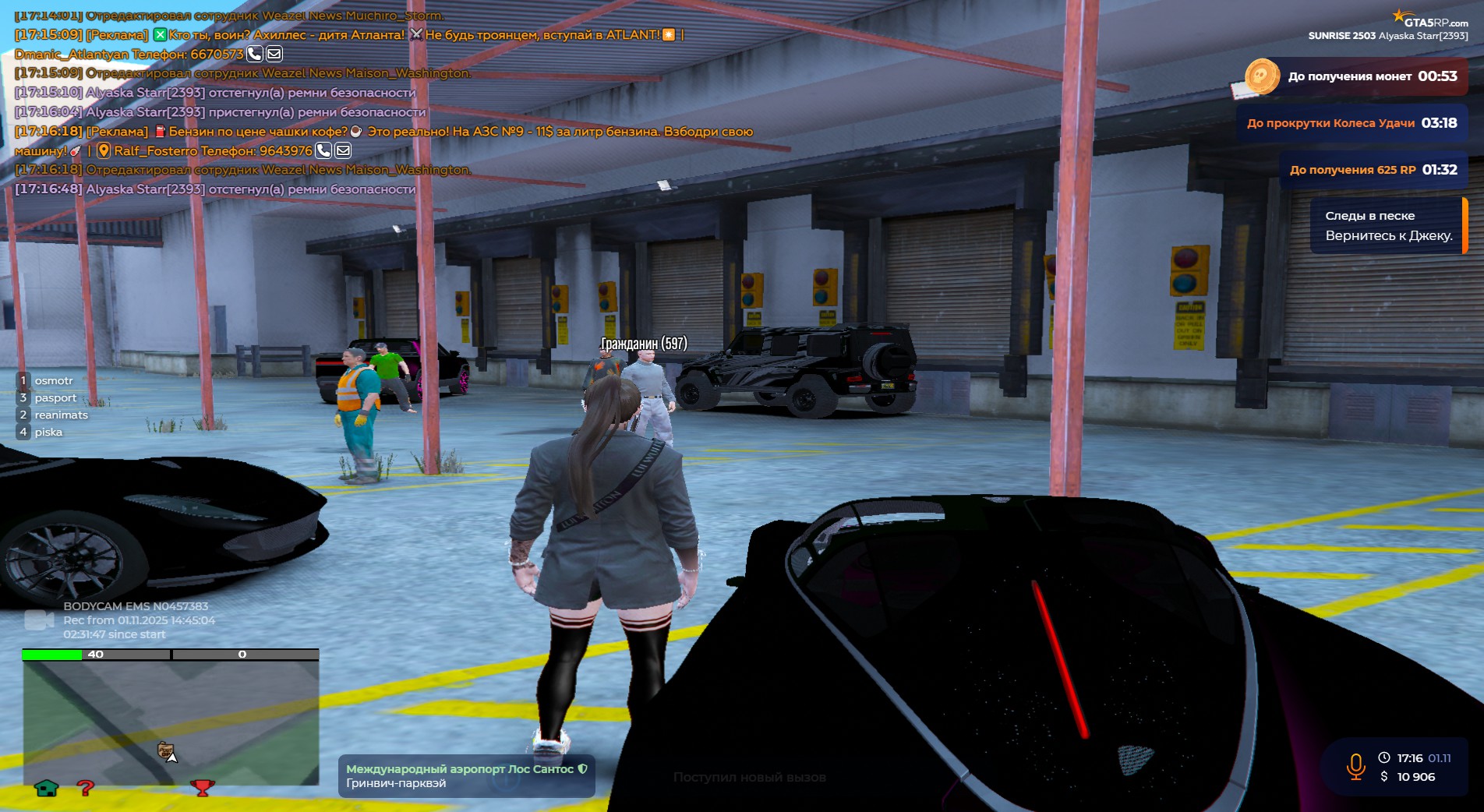This screenshot has height=812, width=1484.
Task: Click the Los Santos airport location panel
Action: (466, 776)
